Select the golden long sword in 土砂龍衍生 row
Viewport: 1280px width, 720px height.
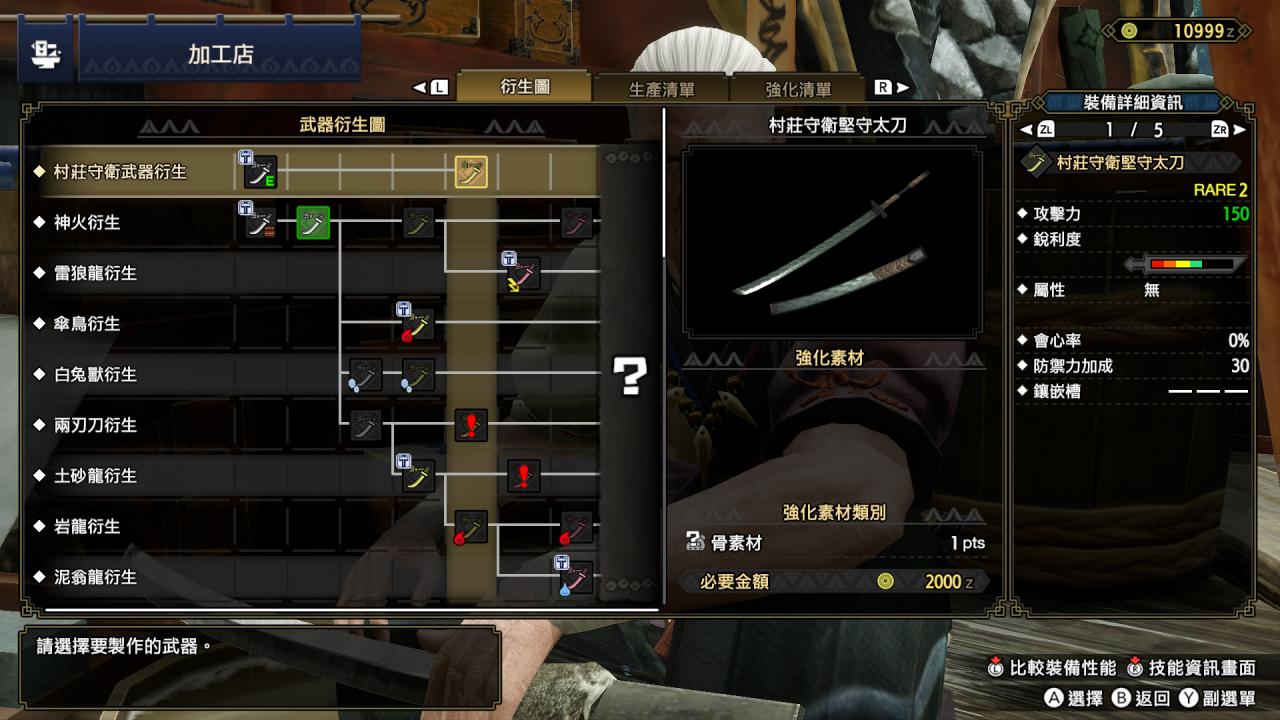[x=417, y=476]
